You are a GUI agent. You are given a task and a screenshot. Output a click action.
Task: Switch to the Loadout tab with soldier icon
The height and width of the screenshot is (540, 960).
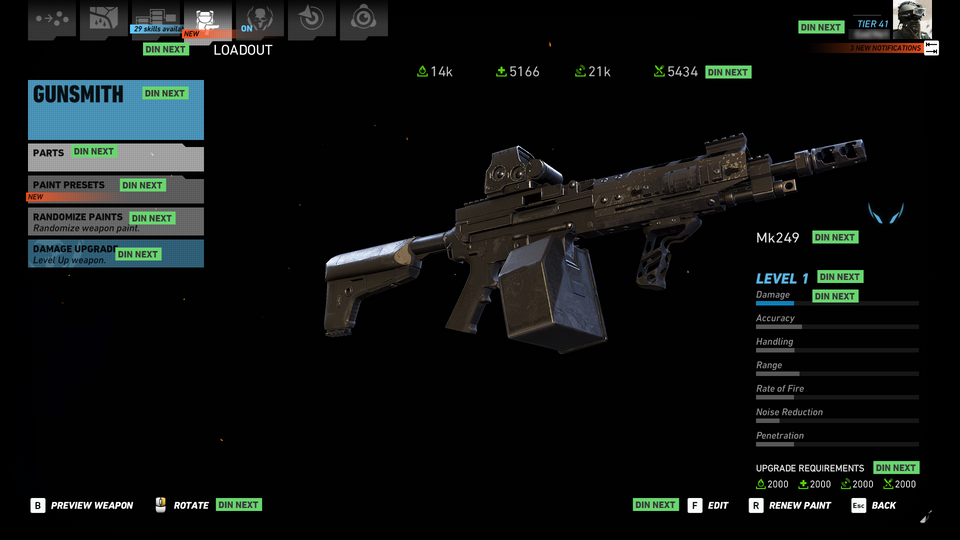[207, 20]
